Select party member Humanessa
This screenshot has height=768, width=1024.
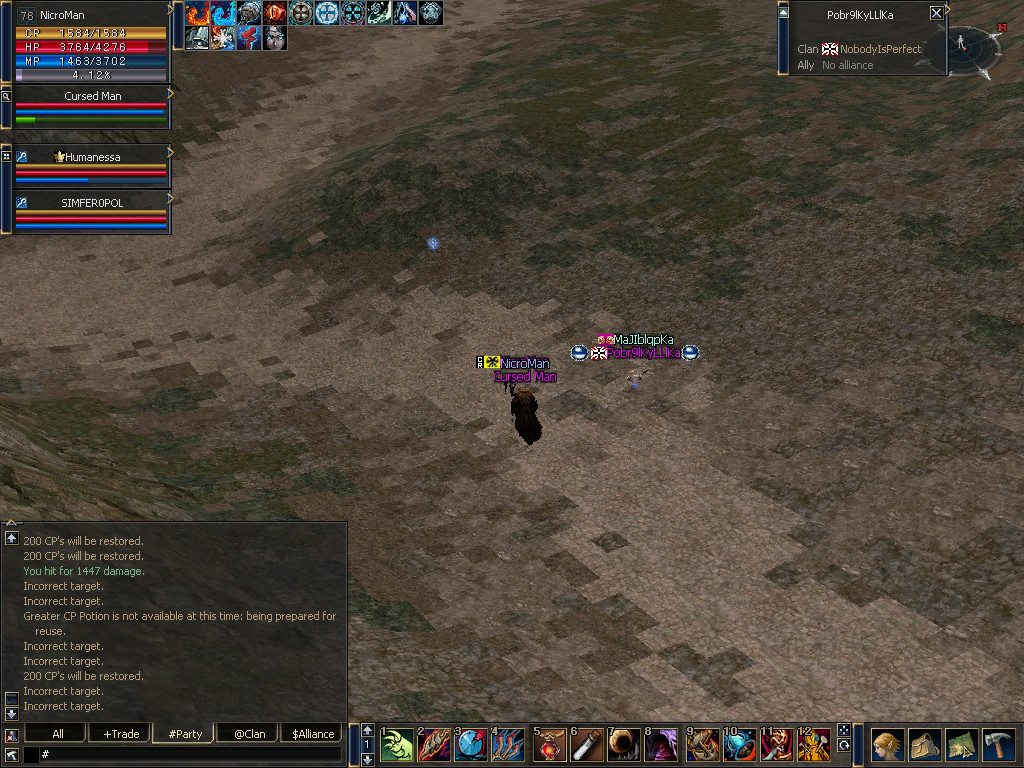click(92, 165)
